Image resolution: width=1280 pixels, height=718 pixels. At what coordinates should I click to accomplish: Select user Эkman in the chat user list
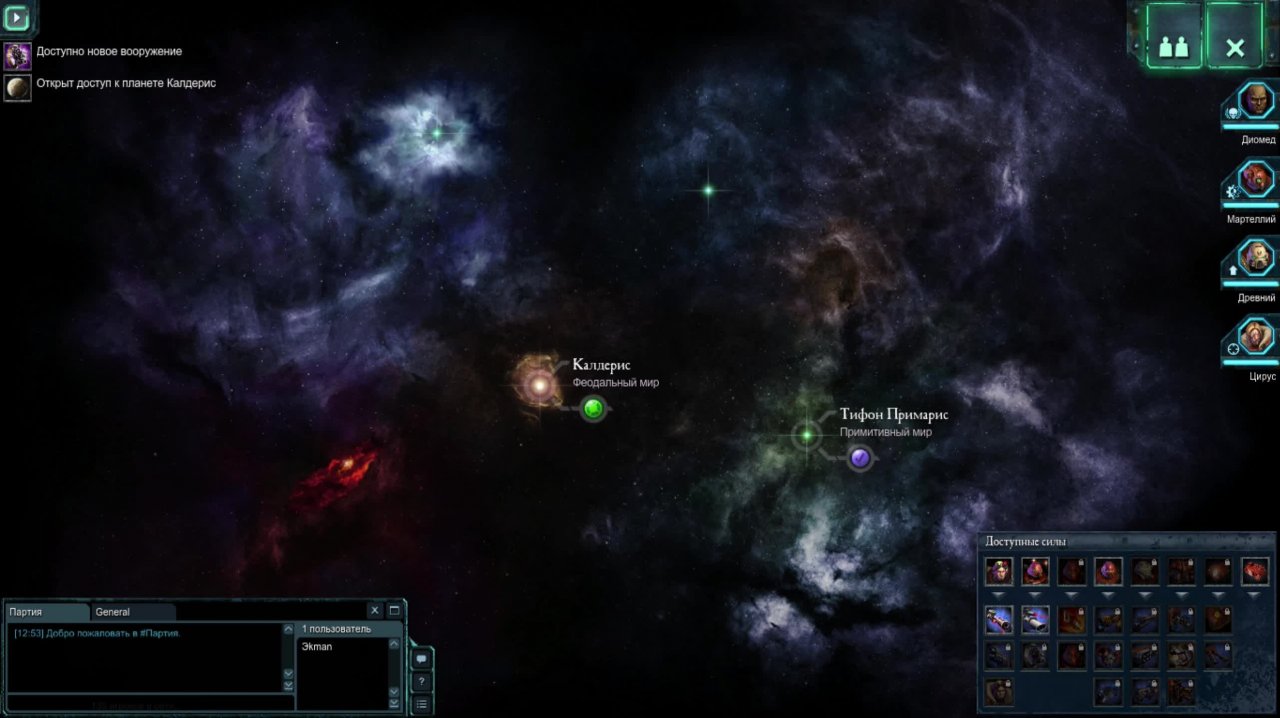pyautogui.click(x=317, y=647)
